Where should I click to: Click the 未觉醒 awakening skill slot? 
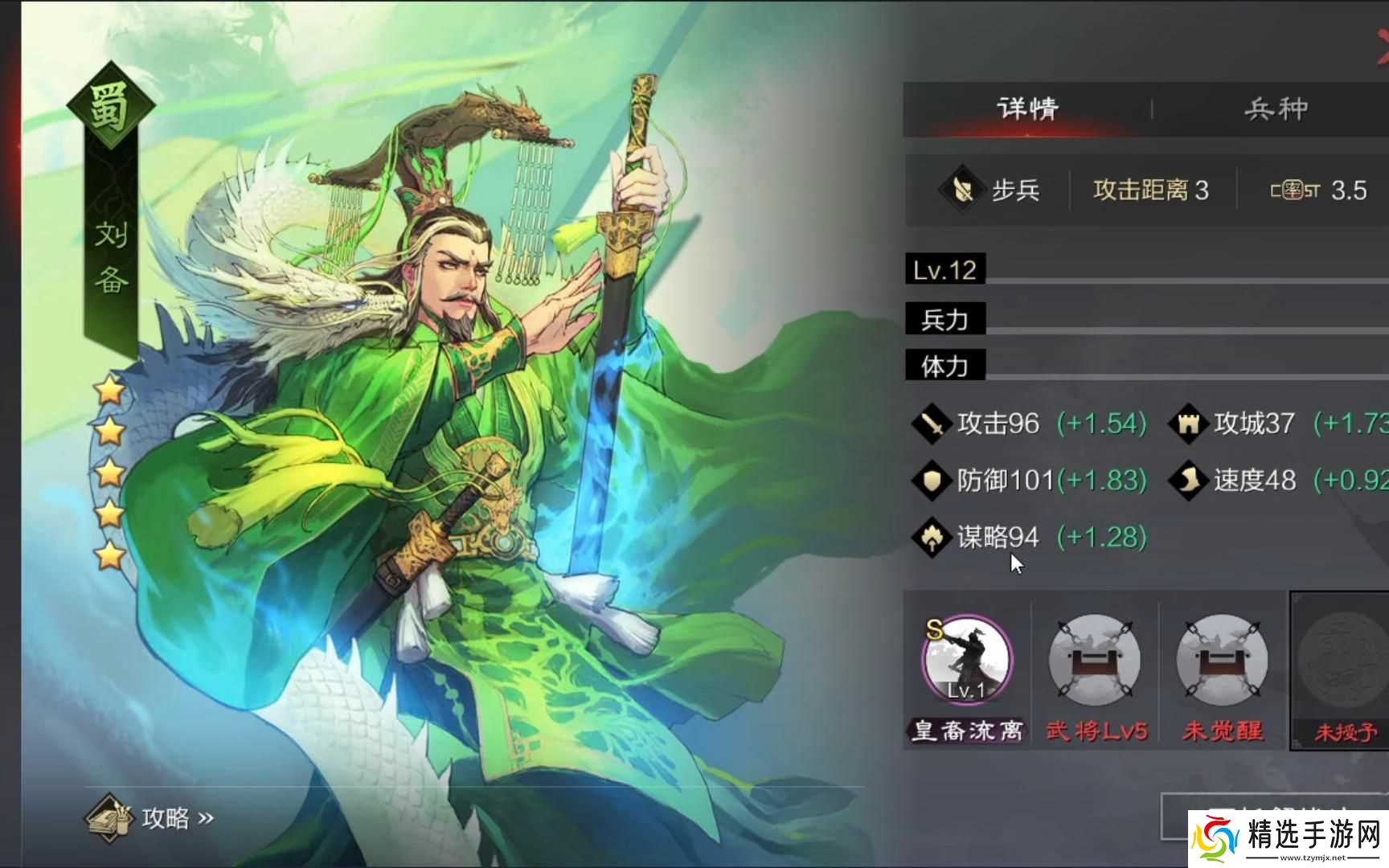coord(1221,659)
